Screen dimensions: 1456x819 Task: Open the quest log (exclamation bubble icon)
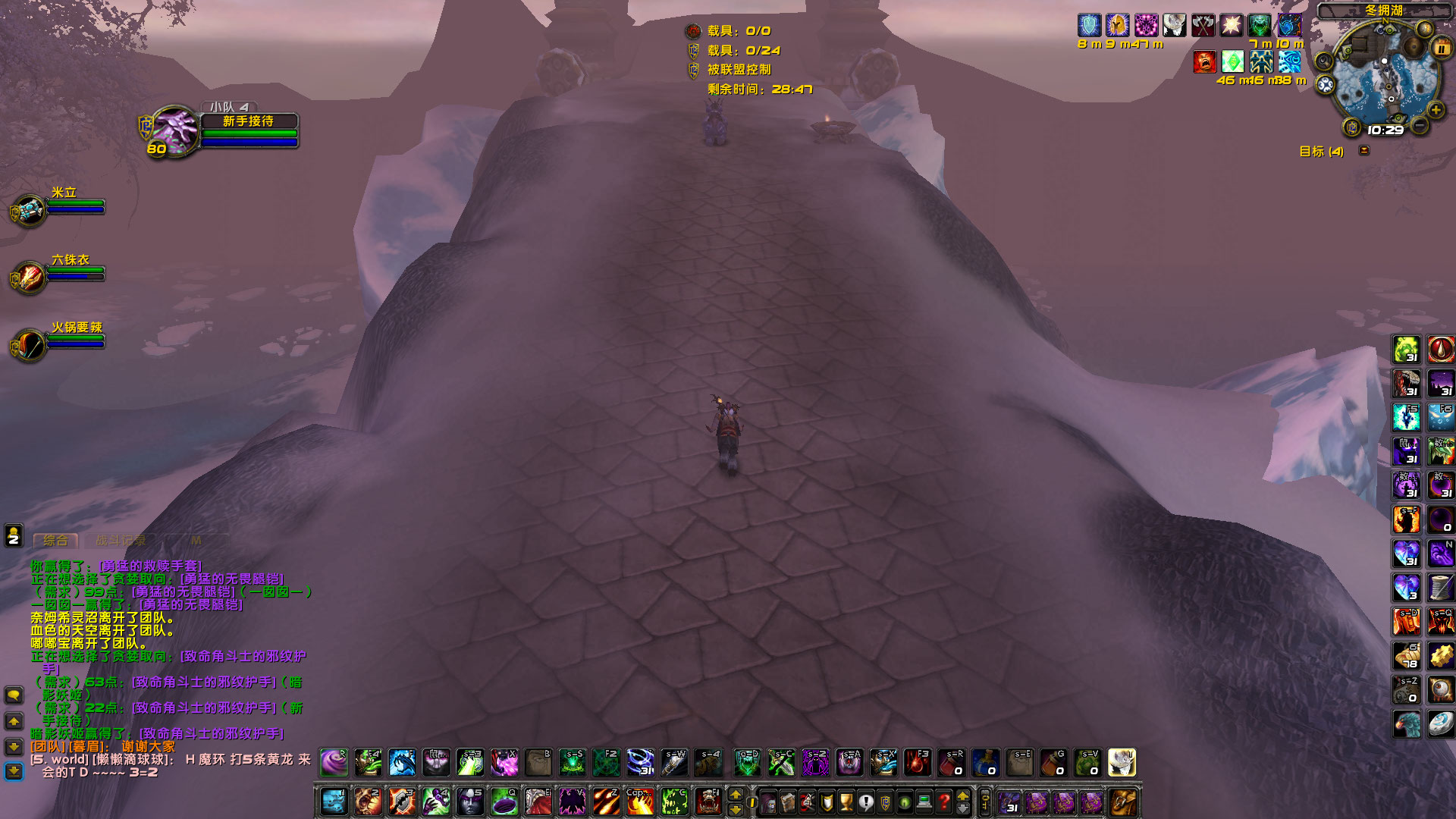point(865,802)
